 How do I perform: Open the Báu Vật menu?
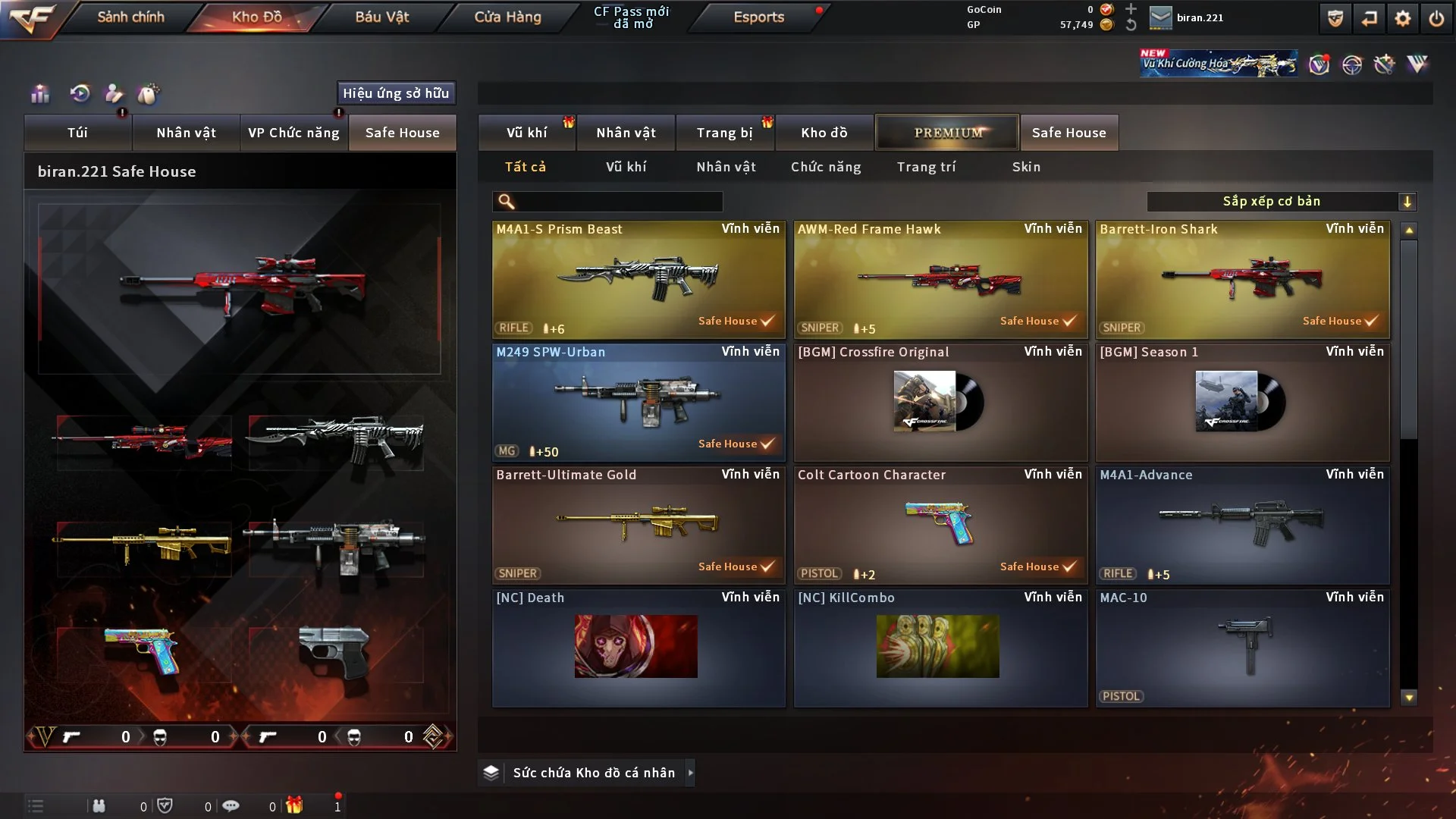point(381,17)
